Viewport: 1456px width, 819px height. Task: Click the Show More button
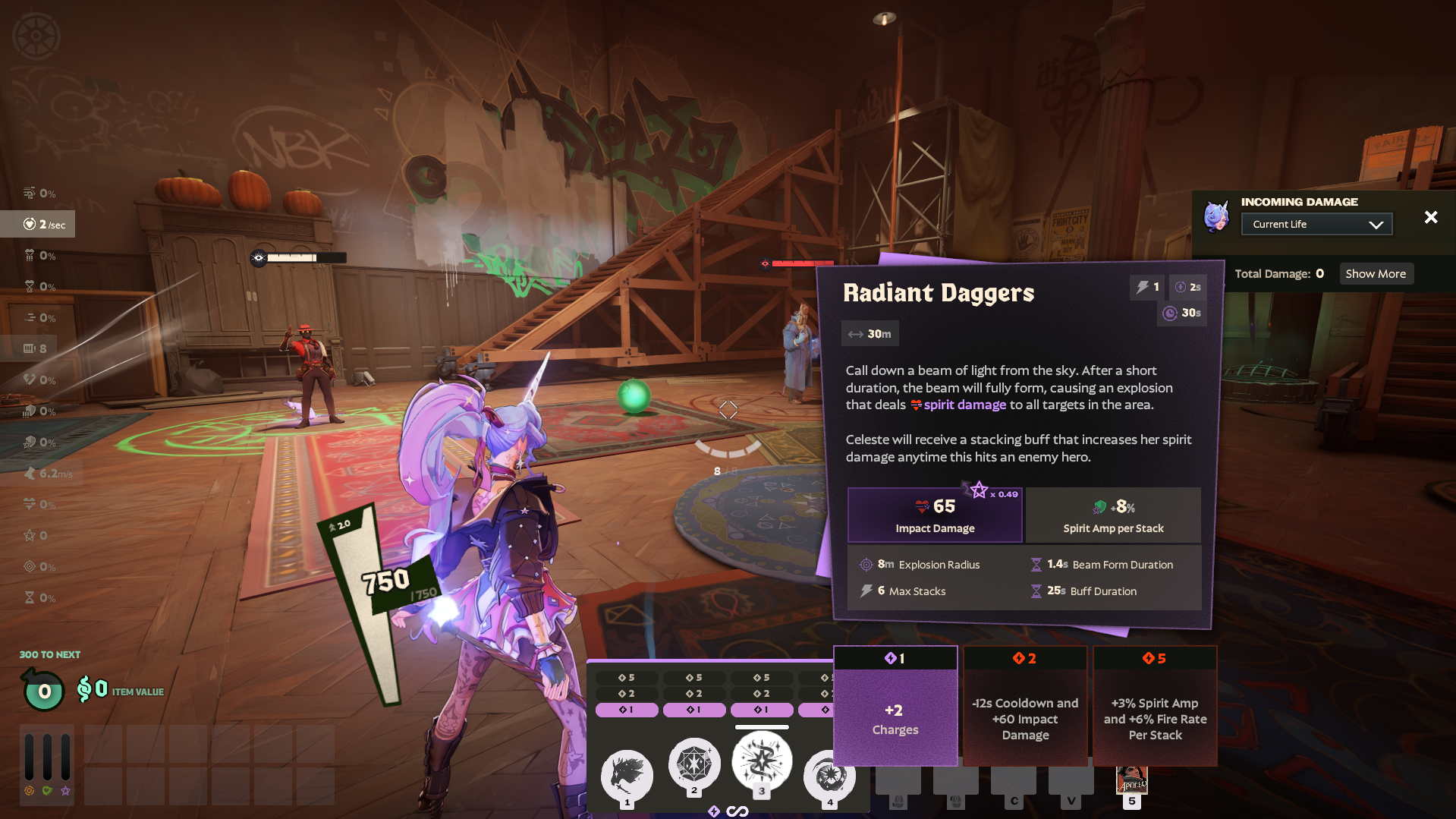(1376, 273)
